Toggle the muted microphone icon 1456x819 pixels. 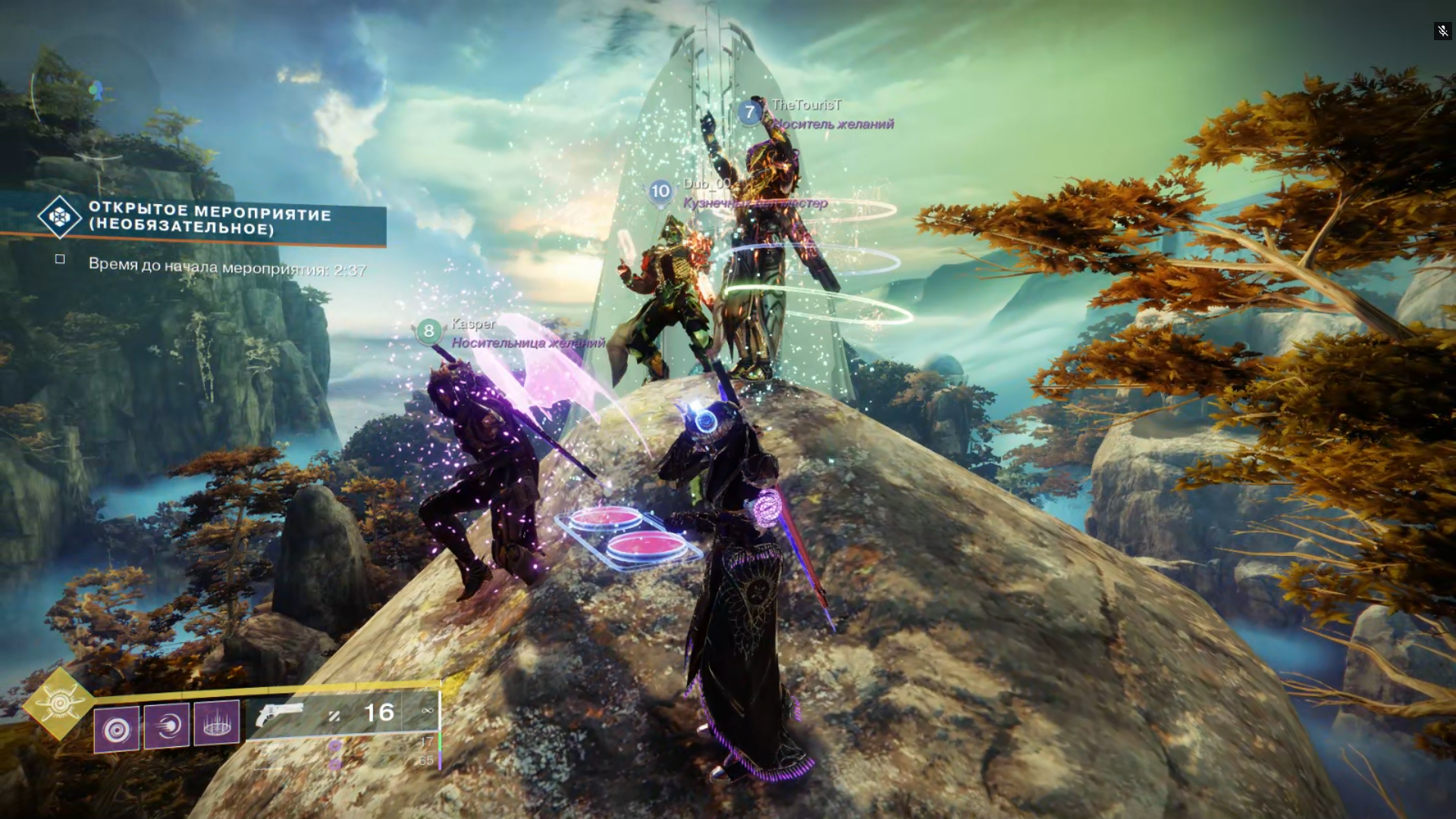coord(1442,31)
